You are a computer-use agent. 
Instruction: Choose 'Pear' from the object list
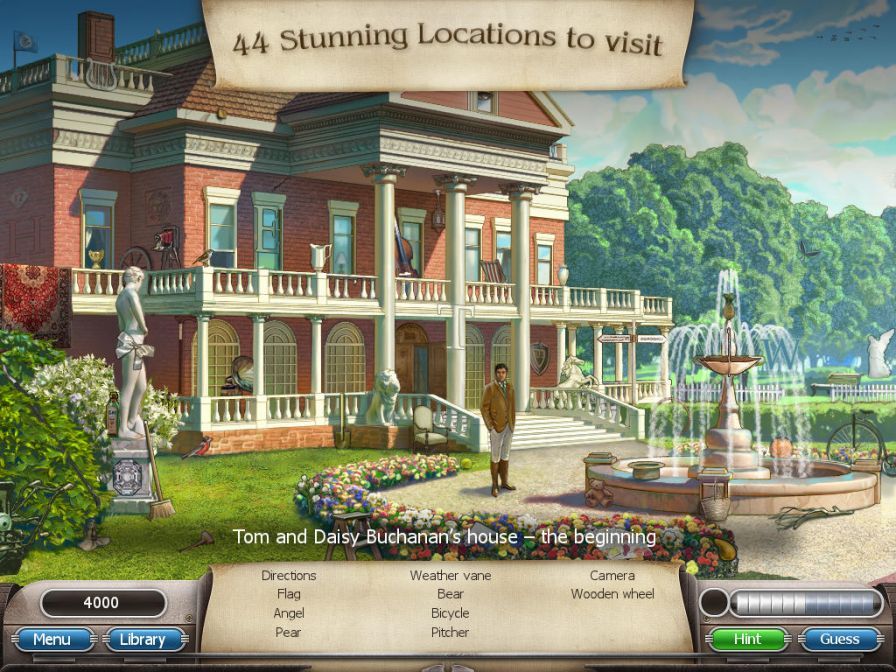click(x=288, y=632)
